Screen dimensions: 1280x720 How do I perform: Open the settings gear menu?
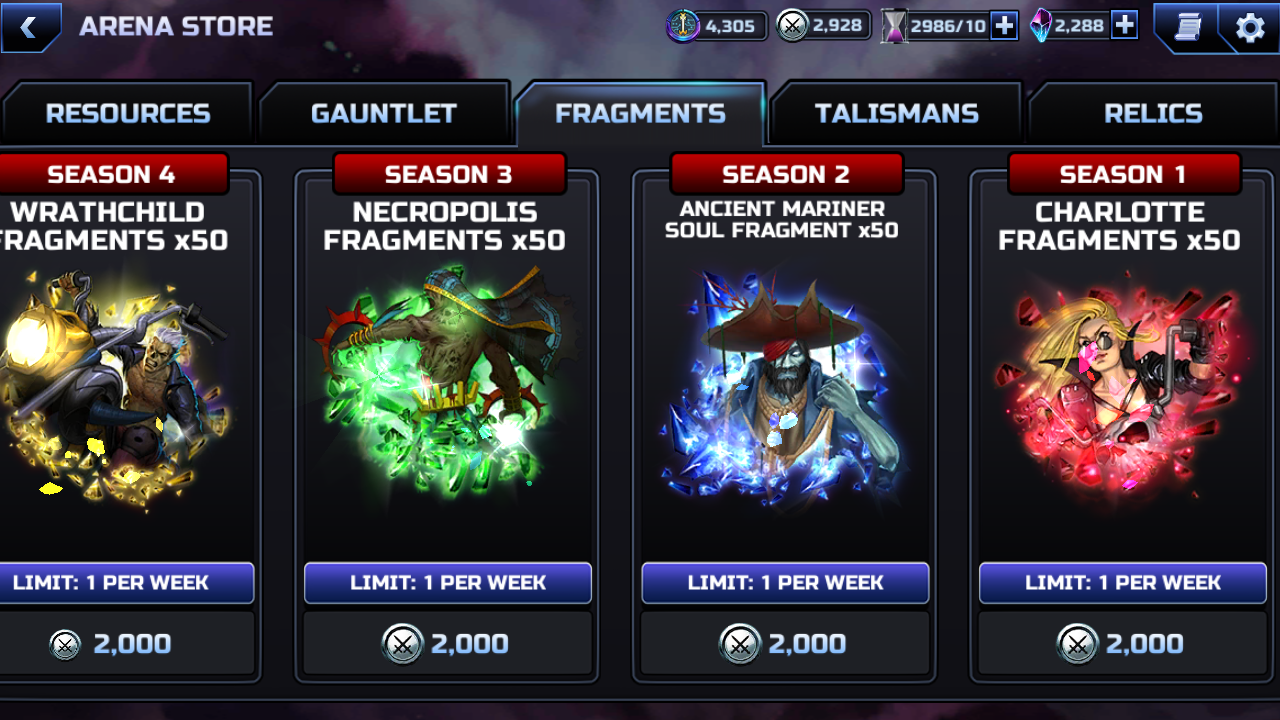(1250, 27)
